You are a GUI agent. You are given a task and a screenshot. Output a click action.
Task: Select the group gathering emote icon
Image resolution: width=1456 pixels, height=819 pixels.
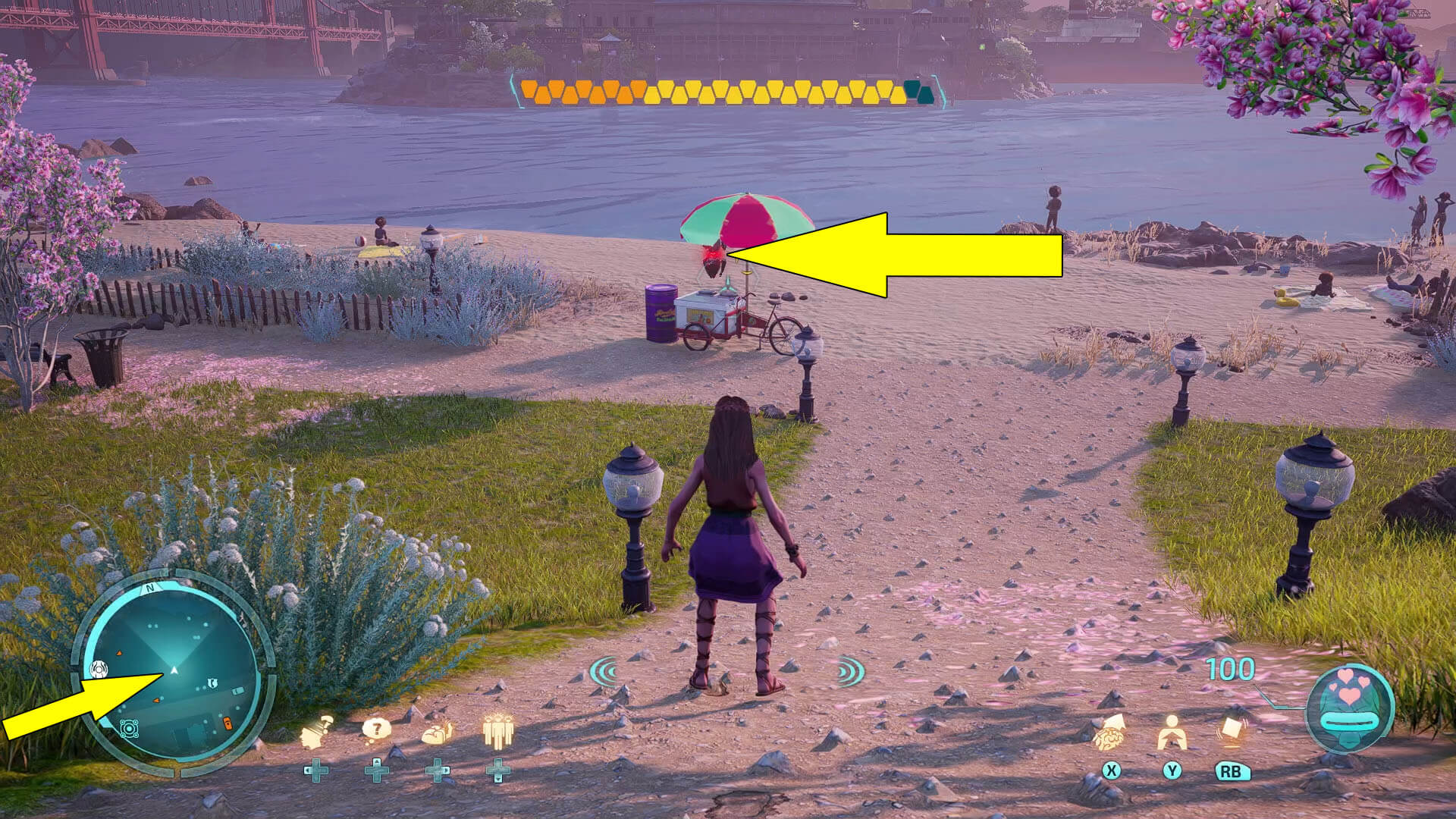pos(499,733)
